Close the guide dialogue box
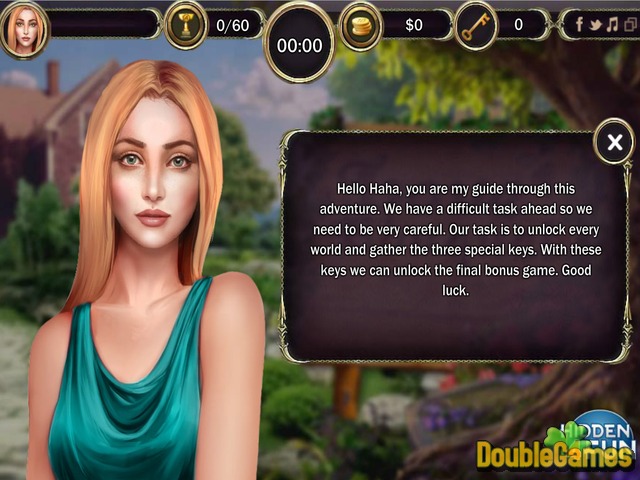640x480 pixels. [x=614, y=143]
